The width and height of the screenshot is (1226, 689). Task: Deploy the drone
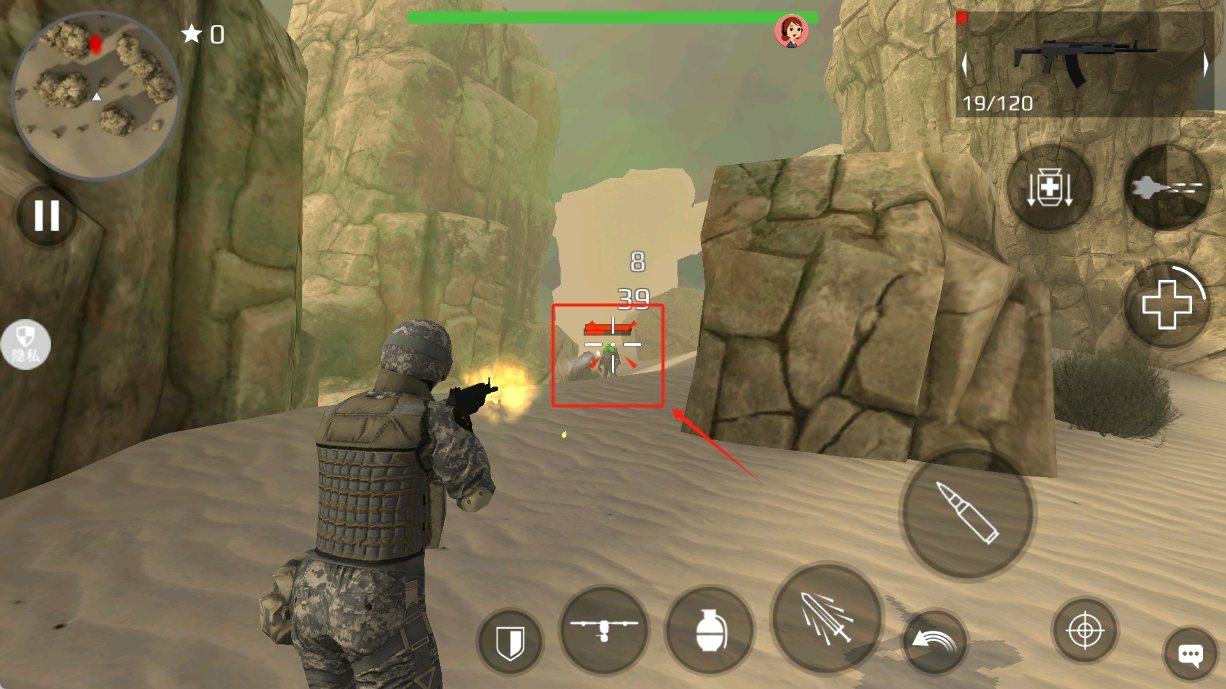coord(603,631)
